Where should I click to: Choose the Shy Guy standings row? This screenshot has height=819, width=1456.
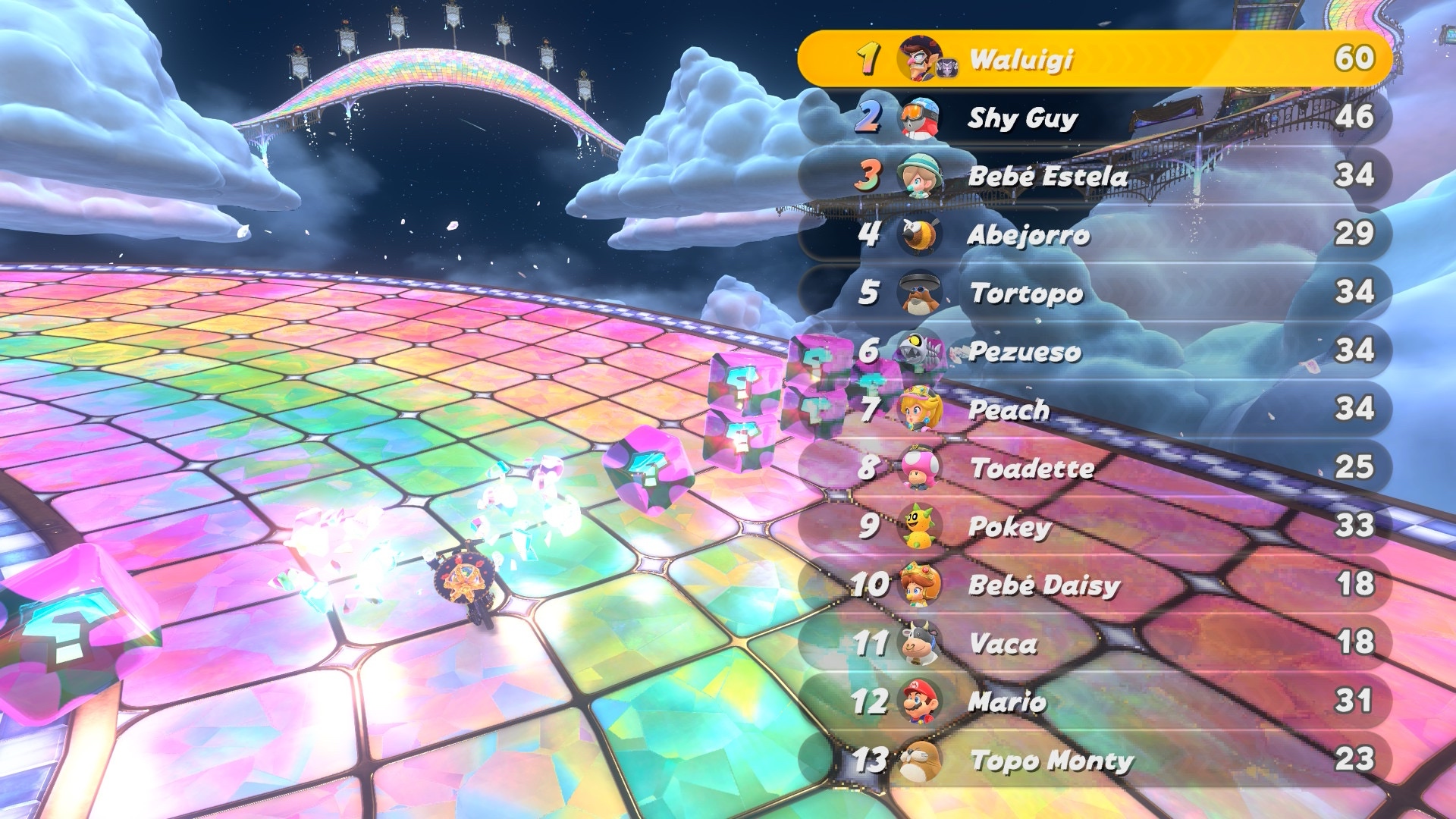(1095, 118)
